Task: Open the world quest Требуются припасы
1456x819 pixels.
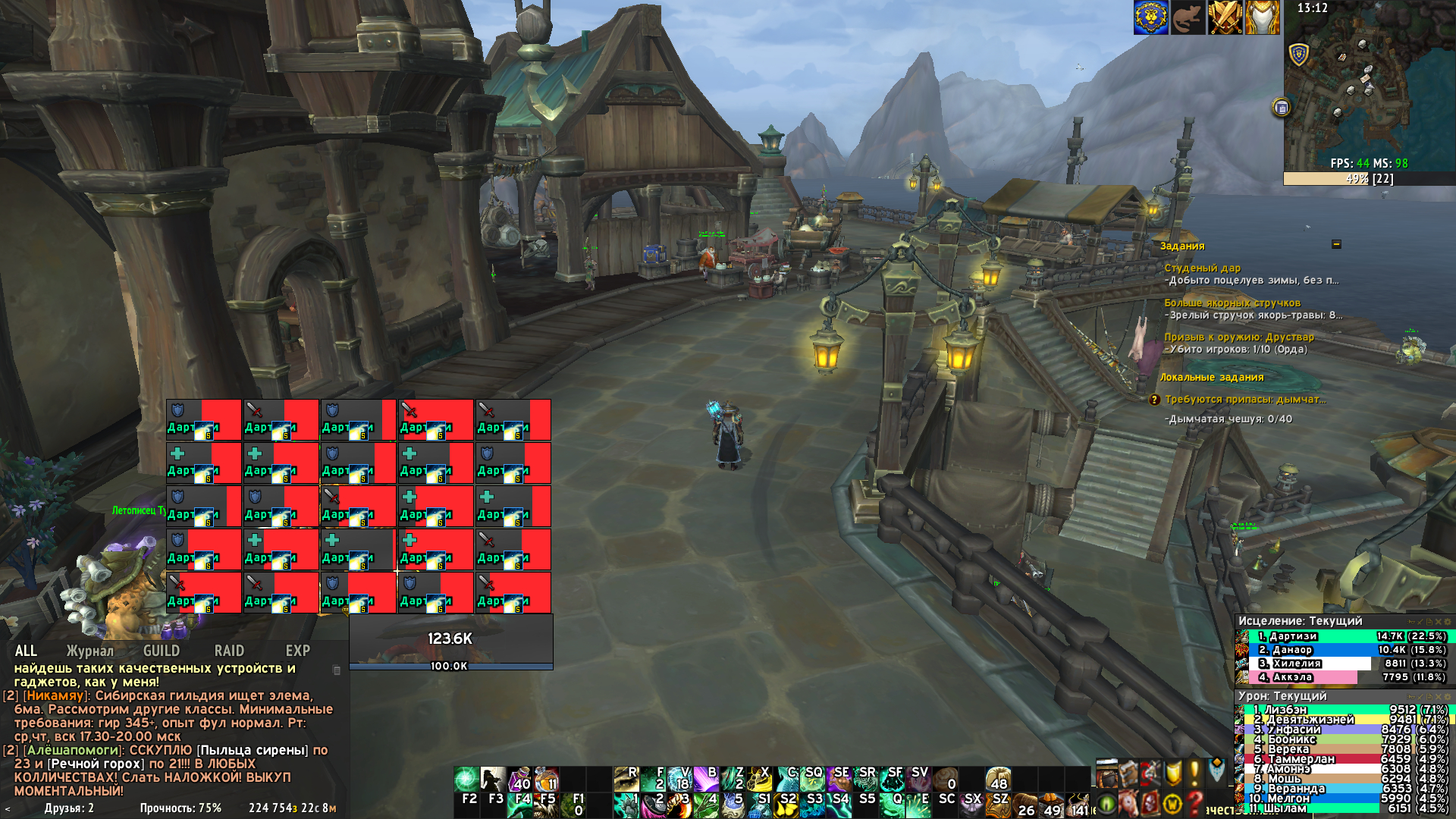Action: coord(1245,399)
